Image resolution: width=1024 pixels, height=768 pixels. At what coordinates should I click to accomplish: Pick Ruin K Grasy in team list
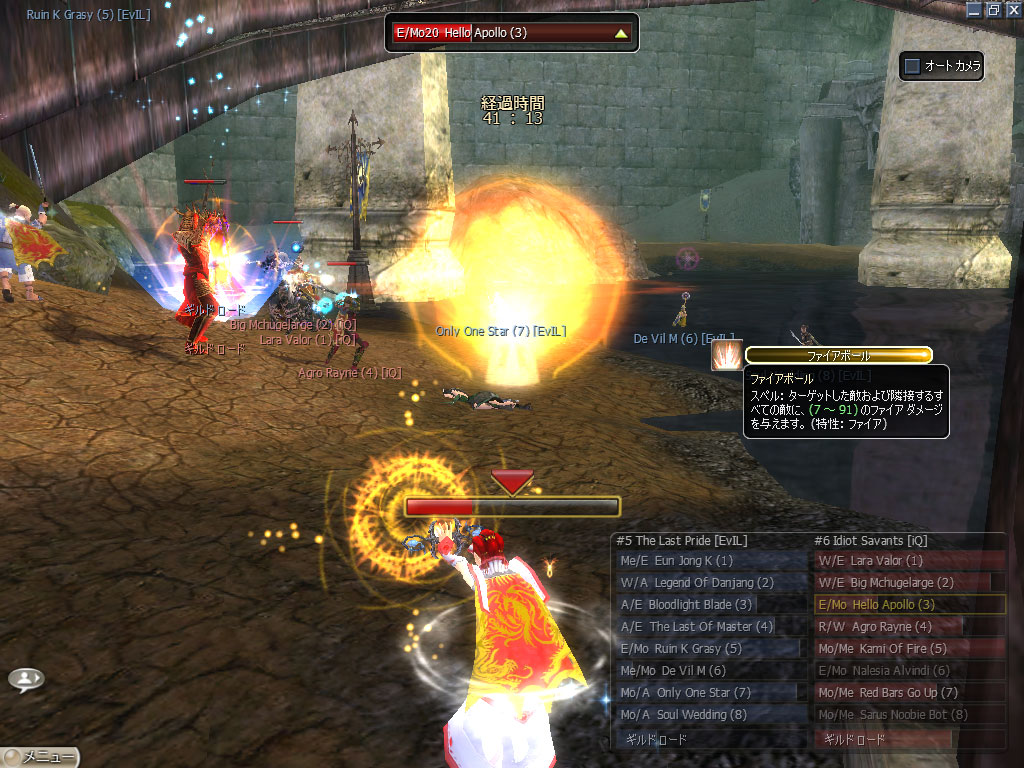tap(710, 649)
